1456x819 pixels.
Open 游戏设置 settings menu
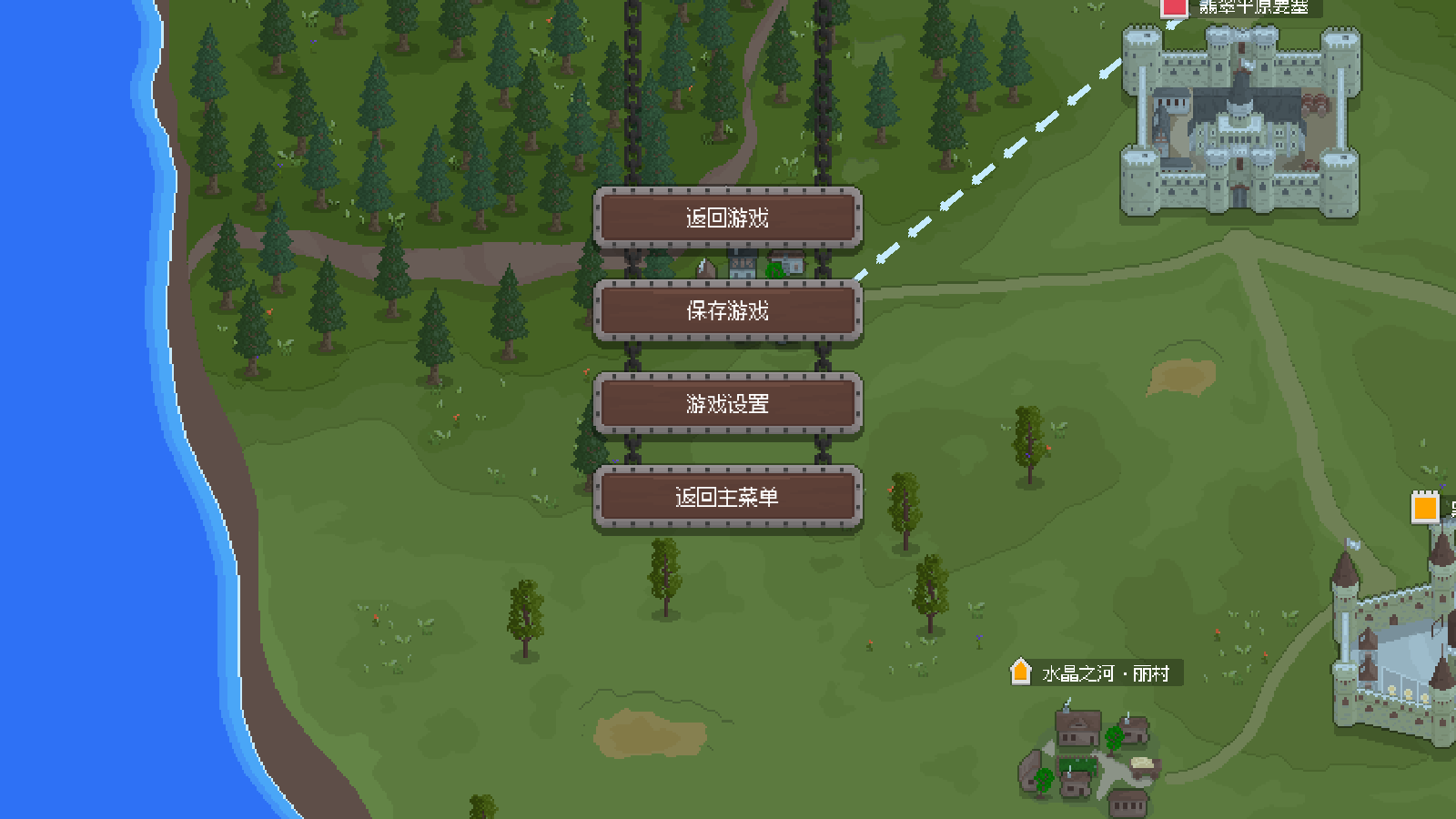(727, 404)
